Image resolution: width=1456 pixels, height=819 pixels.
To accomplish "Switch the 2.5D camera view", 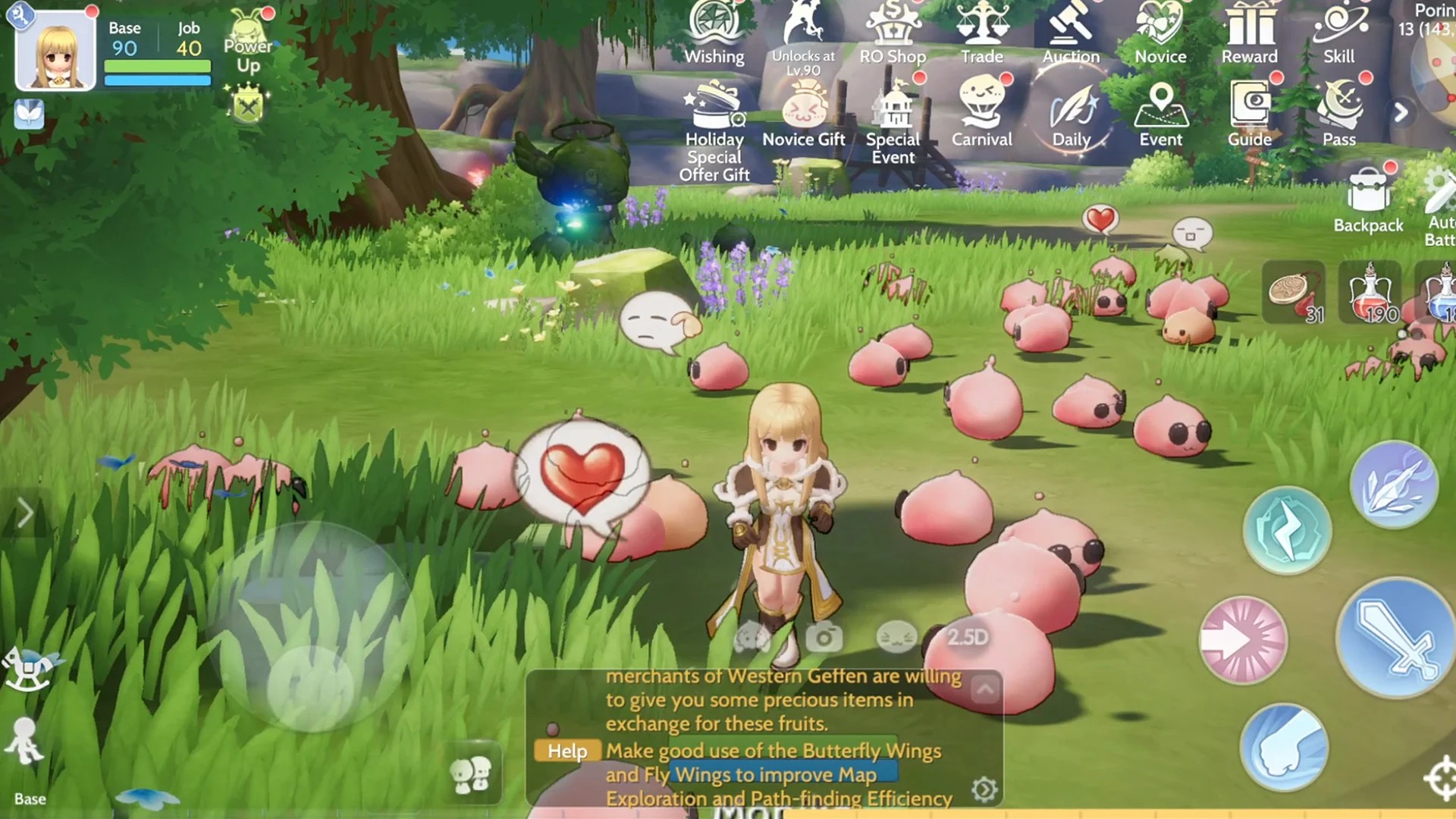I will [967, 637].
